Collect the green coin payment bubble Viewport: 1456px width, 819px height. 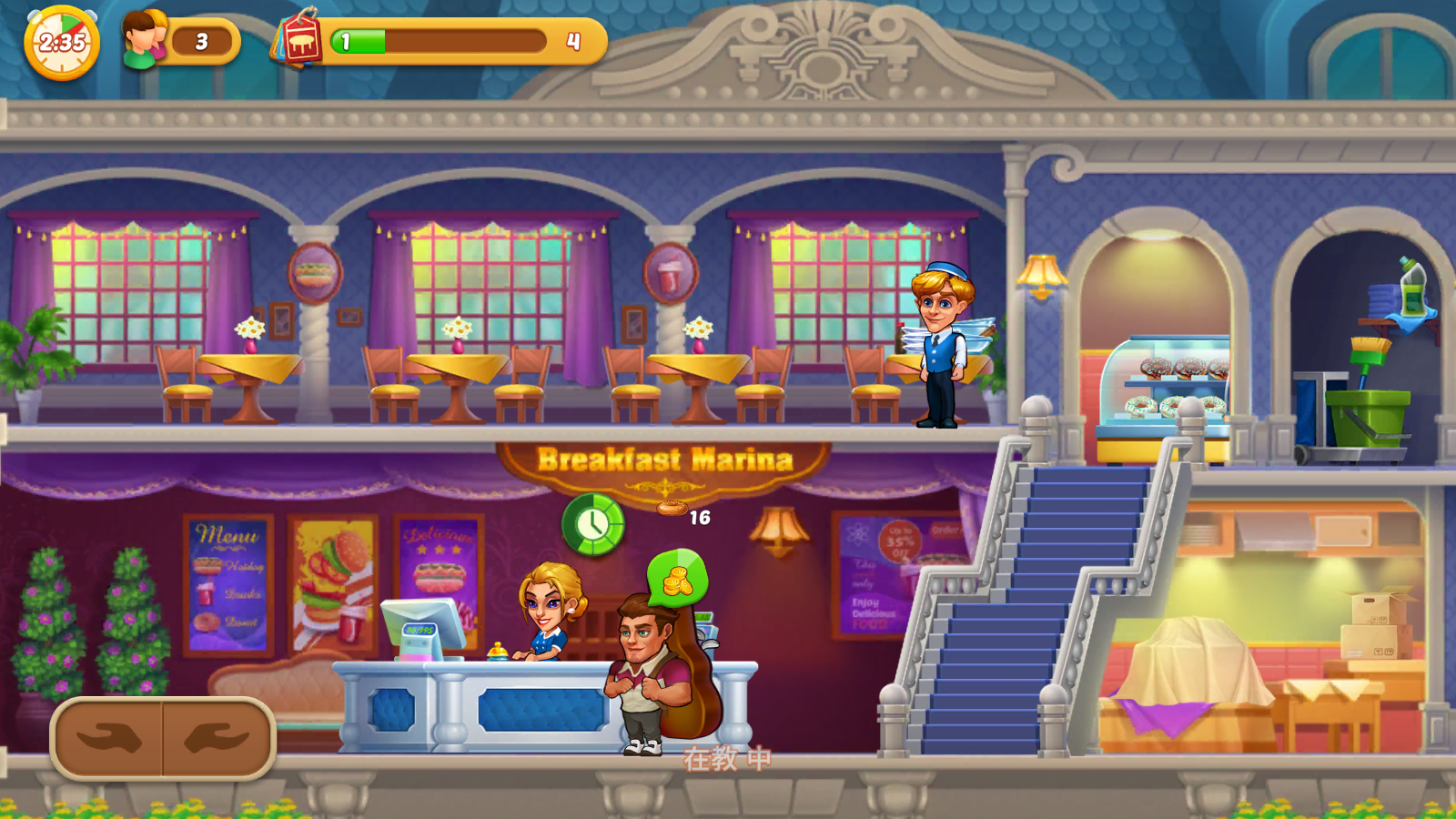(677, 579)
